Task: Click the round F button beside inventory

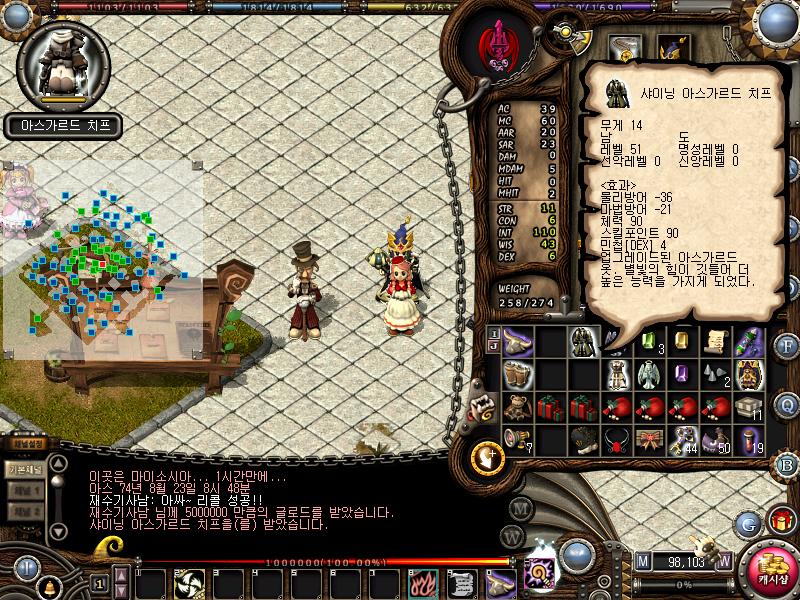Action: click(x=787, y=347)
